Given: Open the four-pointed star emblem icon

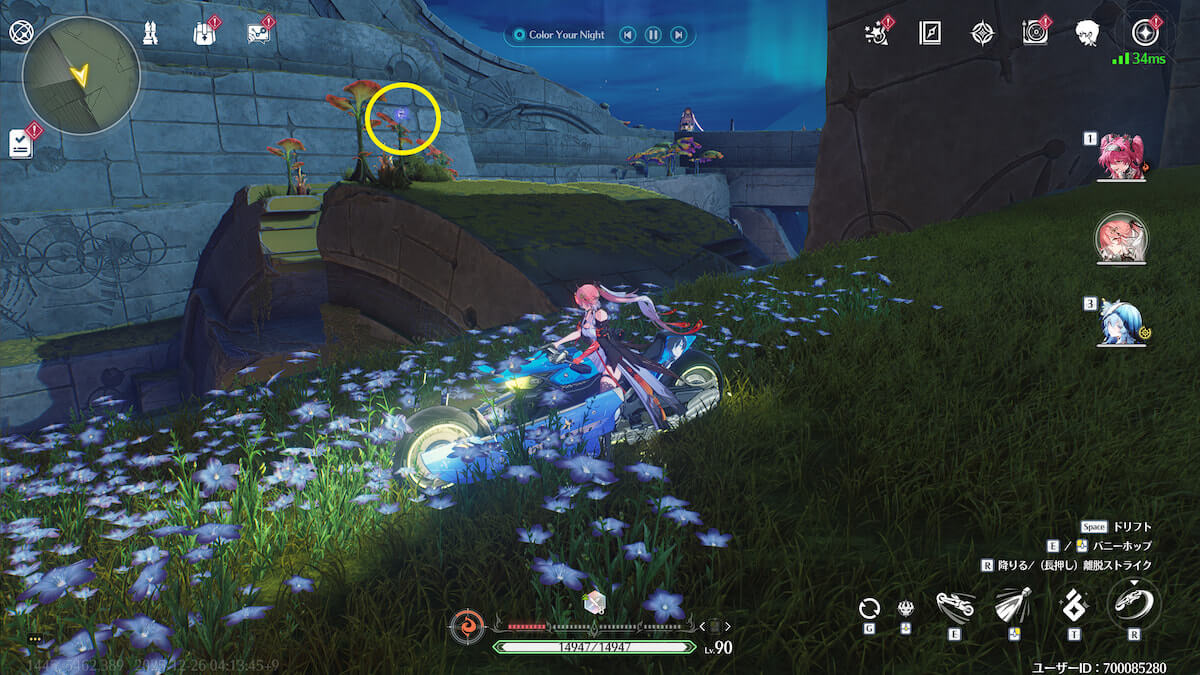Looking at the screenshot, I should (x=983, y=34).
